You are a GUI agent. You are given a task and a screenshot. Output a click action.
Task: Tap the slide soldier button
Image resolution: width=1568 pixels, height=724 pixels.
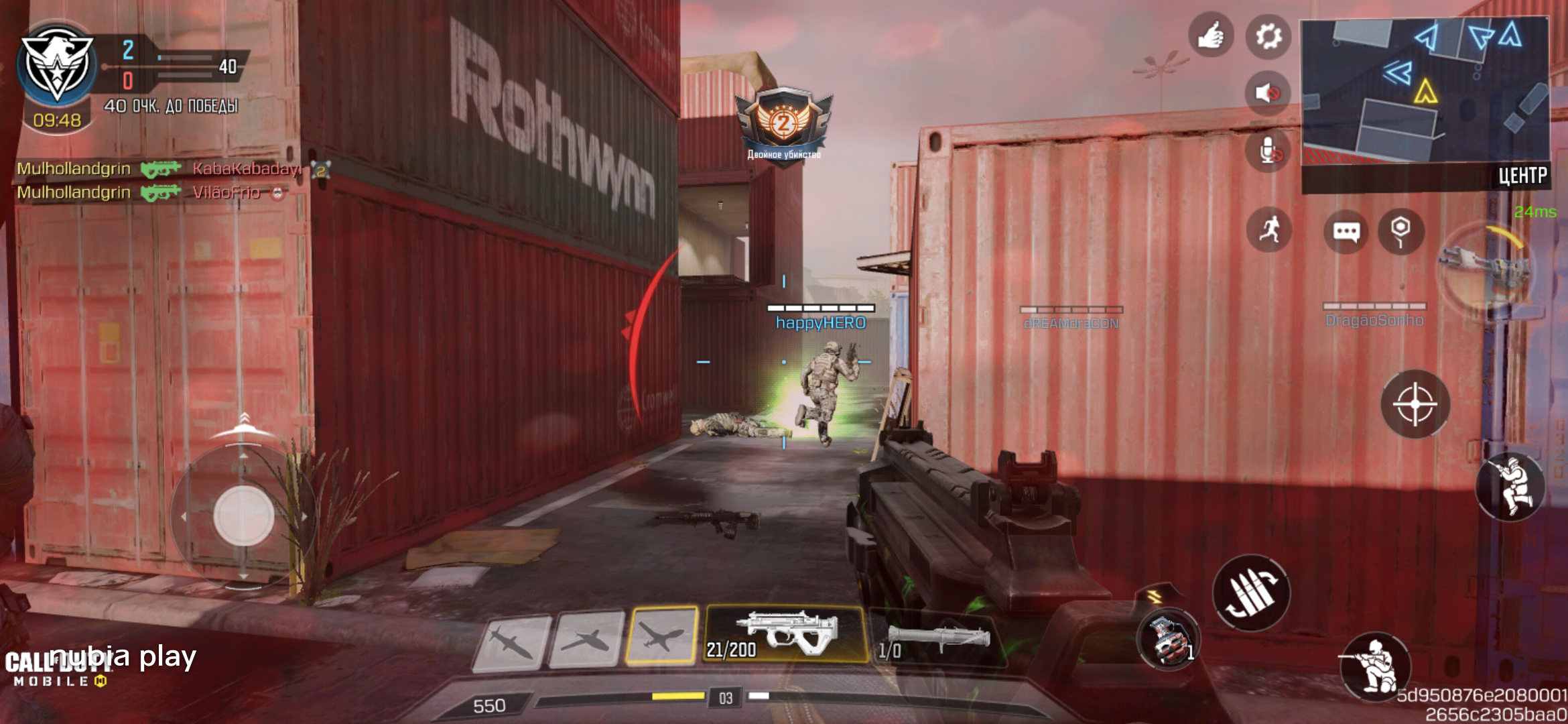[1510, 486]
